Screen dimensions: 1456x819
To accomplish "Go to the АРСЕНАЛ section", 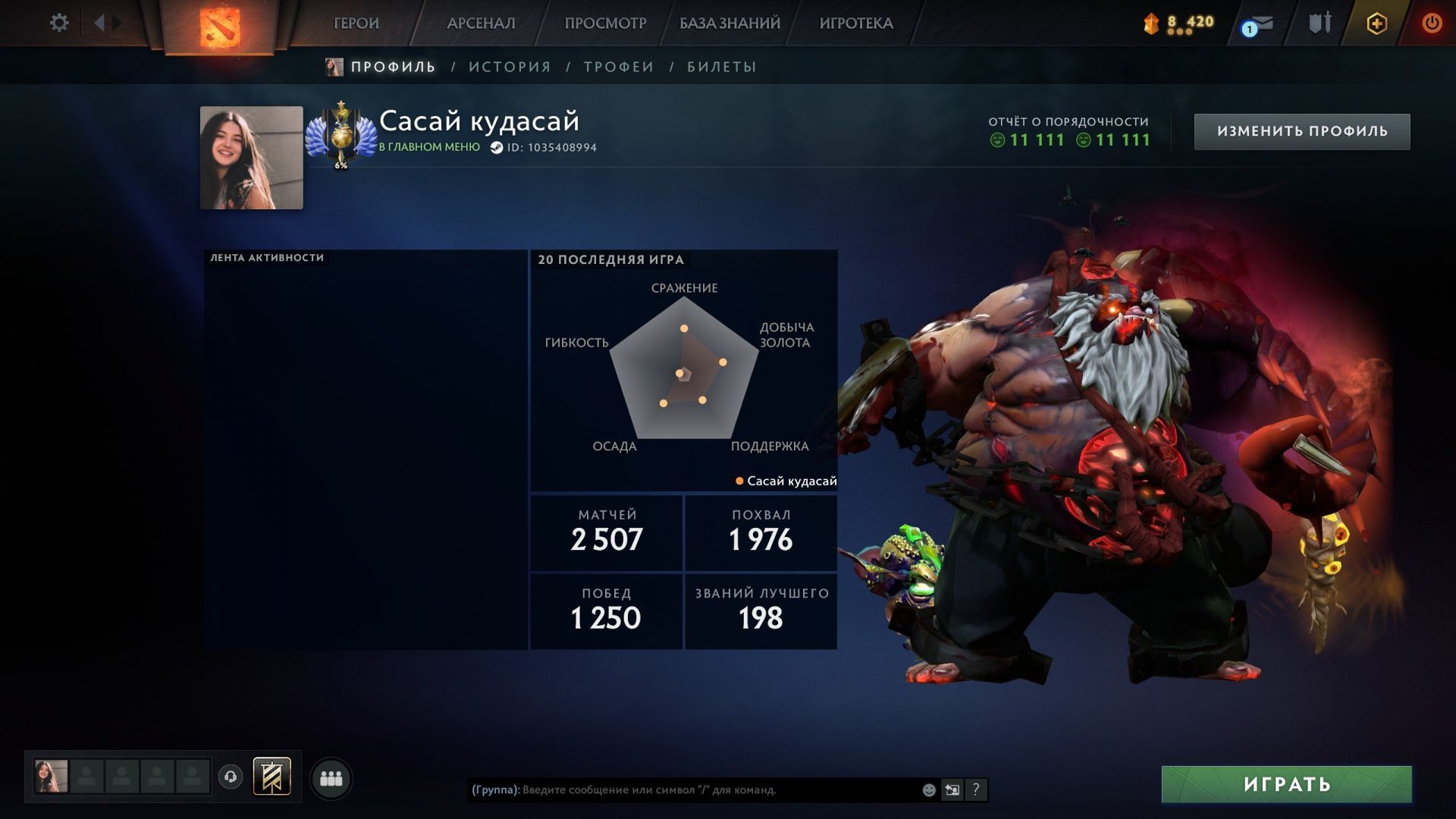I will click(481, 24).
